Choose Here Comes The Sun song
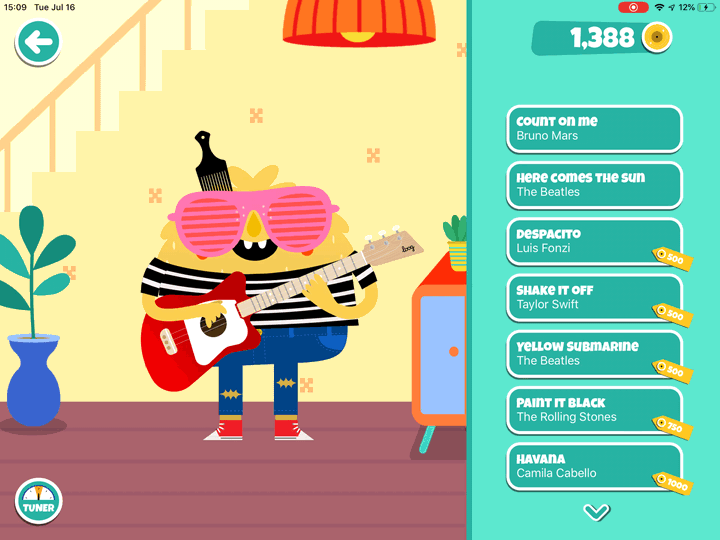Screen dimensions: 720x540 [594, 185]
